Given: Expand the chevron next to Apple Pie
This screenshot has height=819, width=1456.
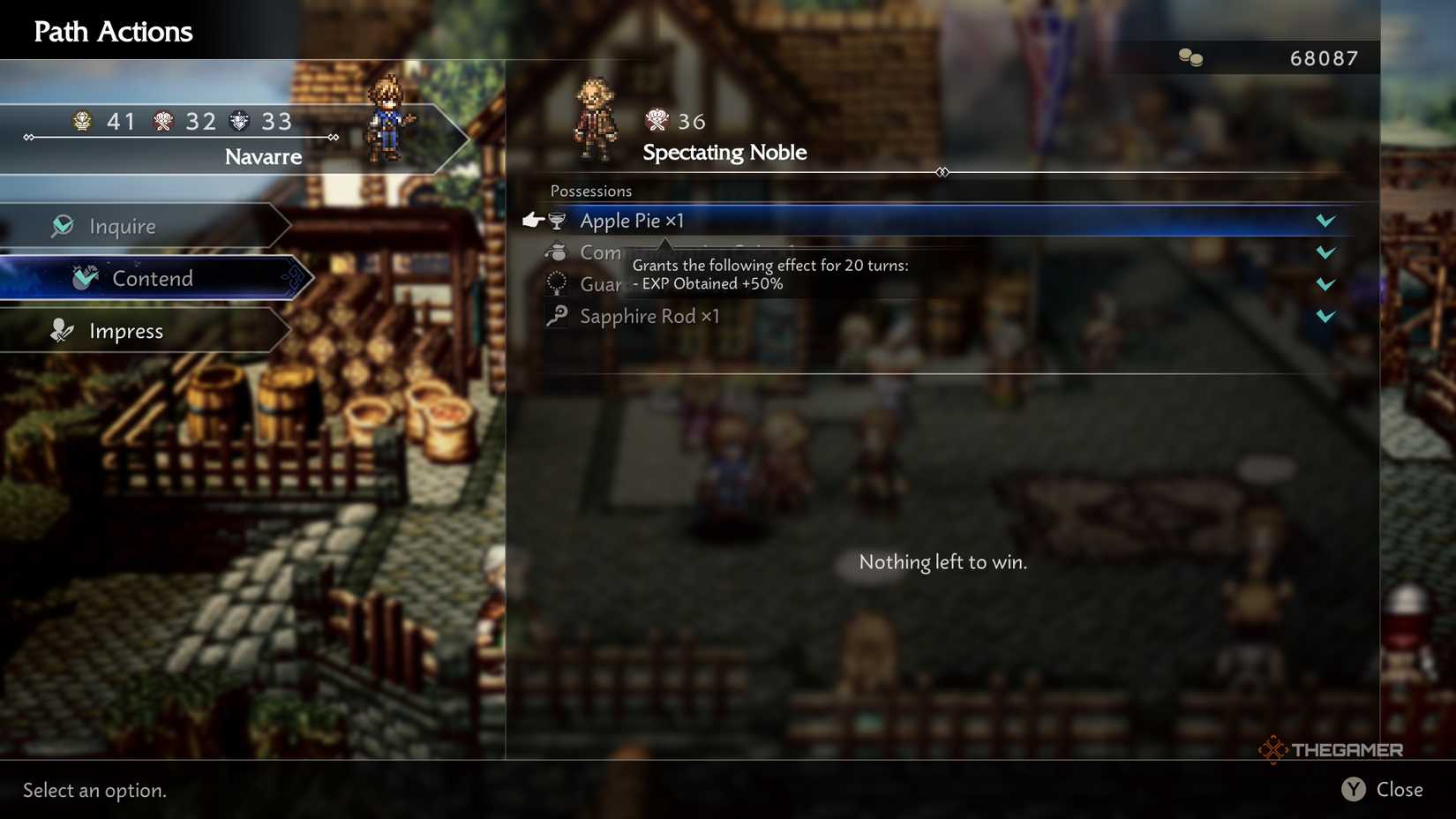Looking at the screenshot, I should click(x=1326, y=221).
